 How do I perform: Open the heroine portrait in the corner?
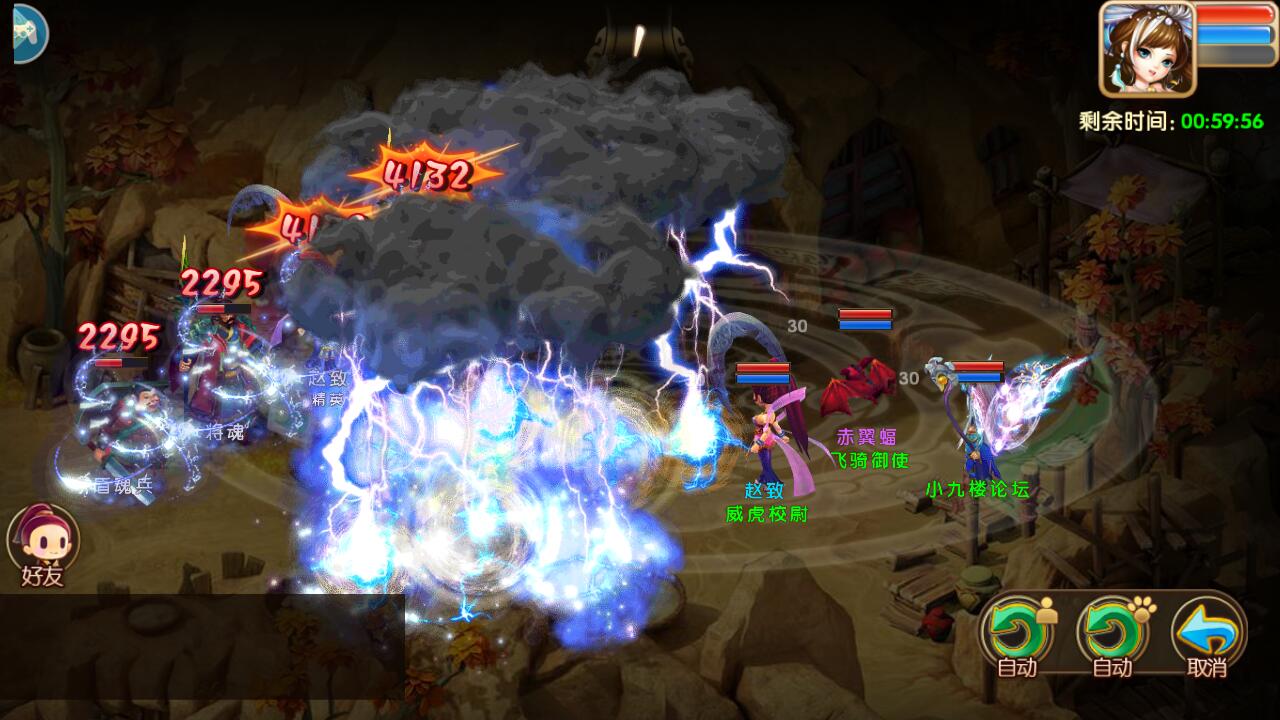1148,49
